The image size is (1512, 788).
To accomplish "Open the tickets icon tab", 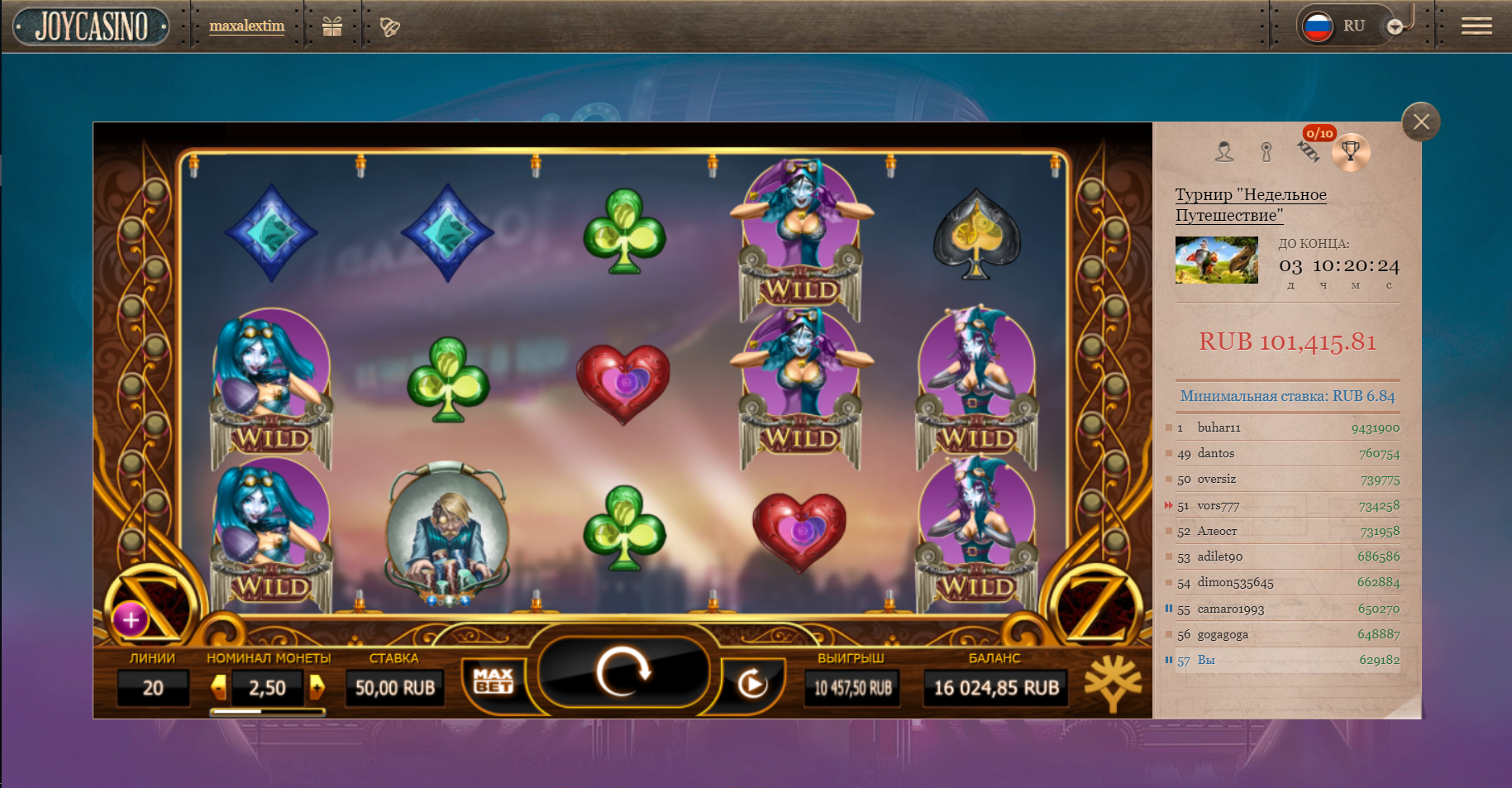I will pos(1308,151).
